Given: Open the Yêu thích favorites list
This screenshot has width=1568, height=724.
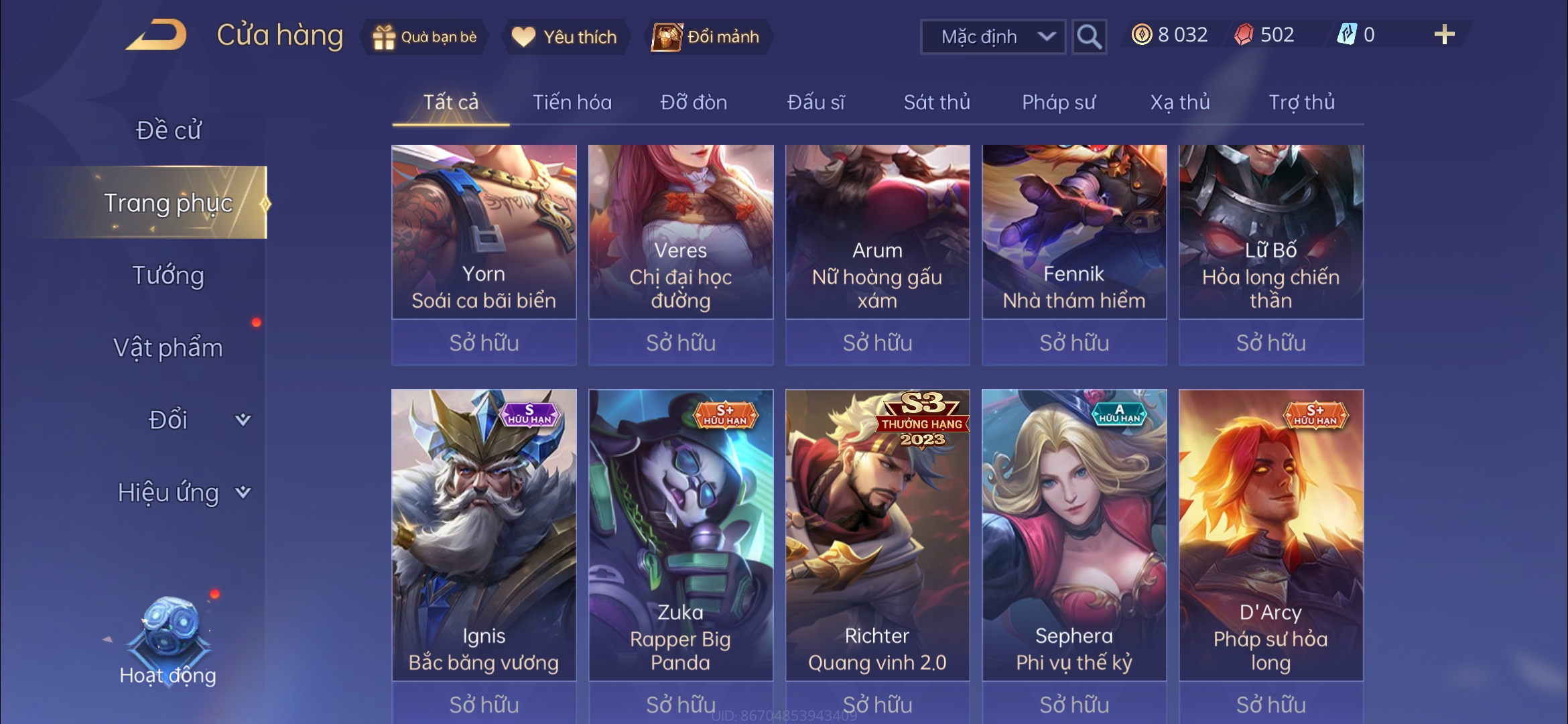Looking at the screenshot, I should [565, 37].
